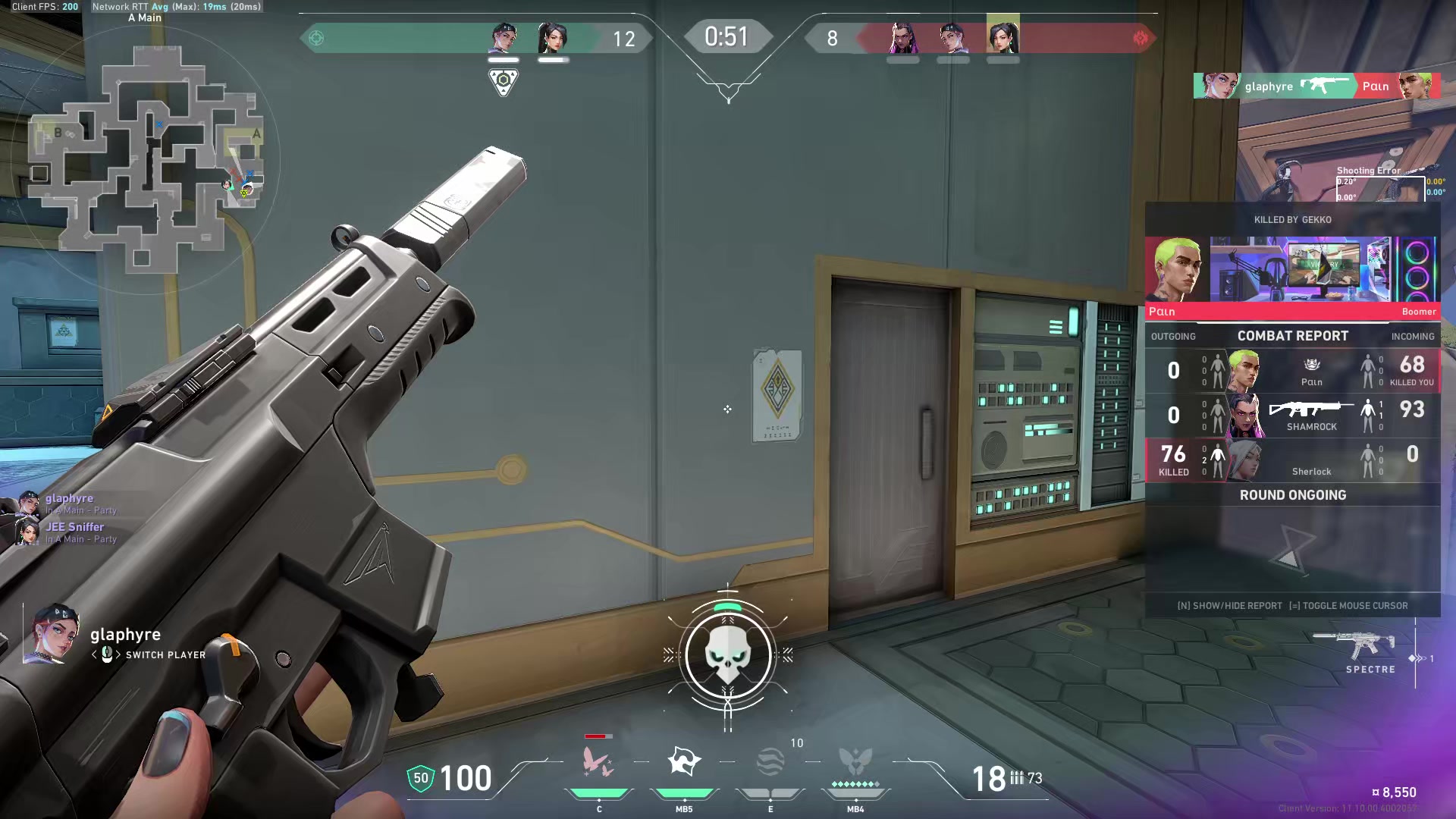This screenshot has width=1456, height=819.
Task: Click the Spectre weapon icon
Action: (x=1356, y=646)
